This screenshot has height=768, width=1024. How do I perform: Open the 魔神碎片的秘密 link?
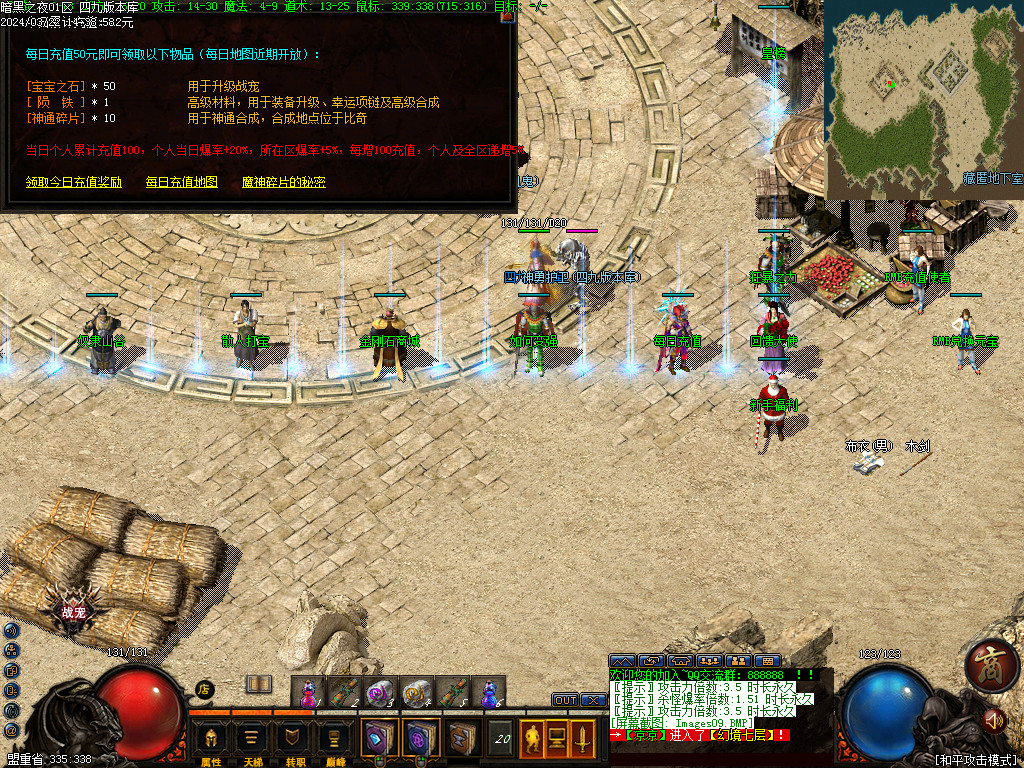click(x=283, y=182)
